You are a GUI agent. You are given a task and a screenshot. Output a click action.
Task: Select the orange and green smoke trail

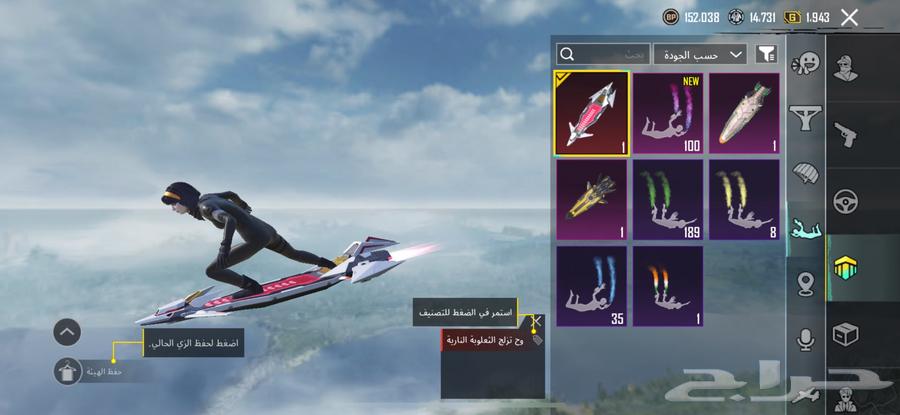667,286
